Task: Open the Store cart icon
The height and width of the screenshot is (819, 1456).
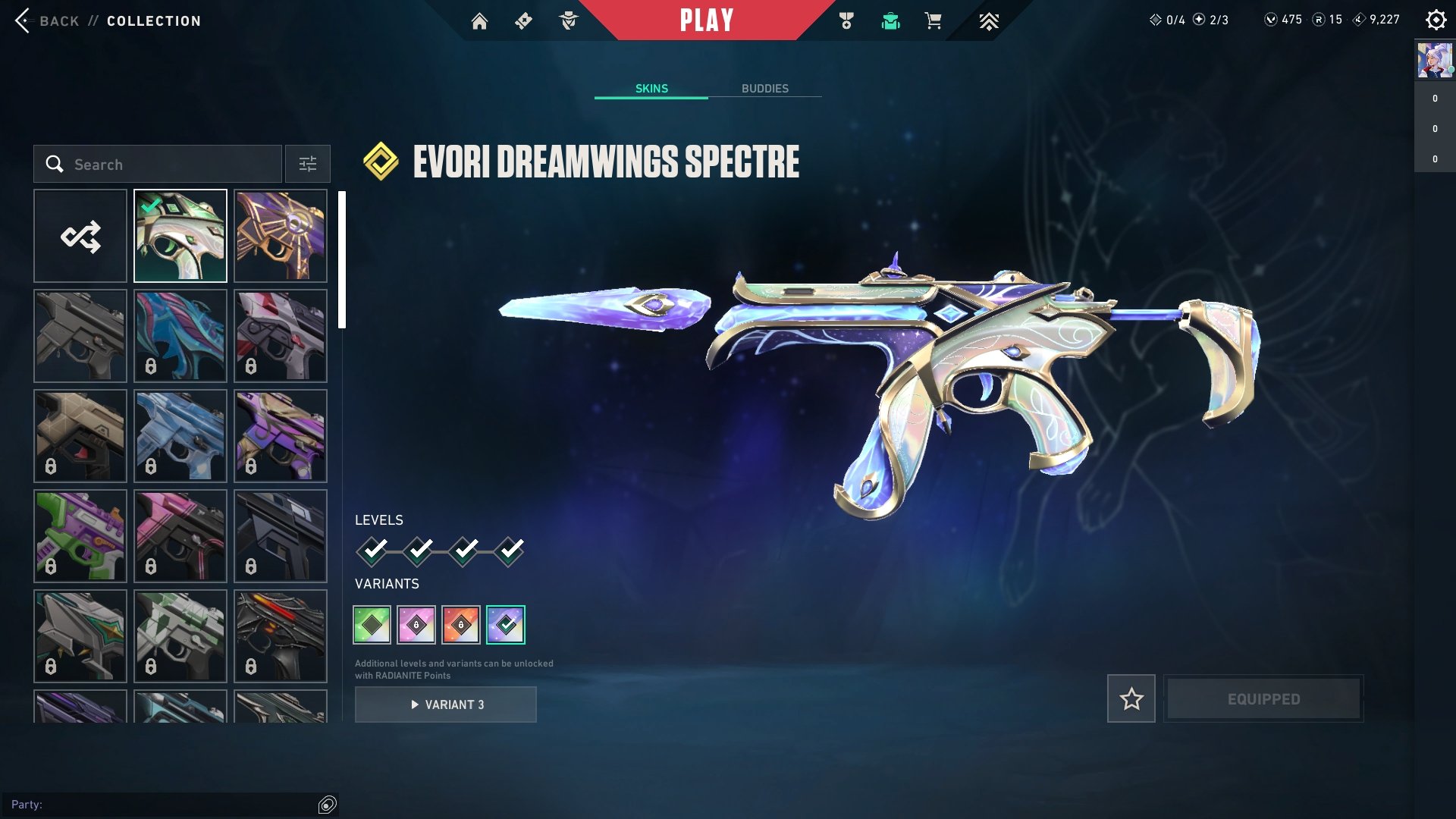Action: pyautogui.click(x=934, y=21)
